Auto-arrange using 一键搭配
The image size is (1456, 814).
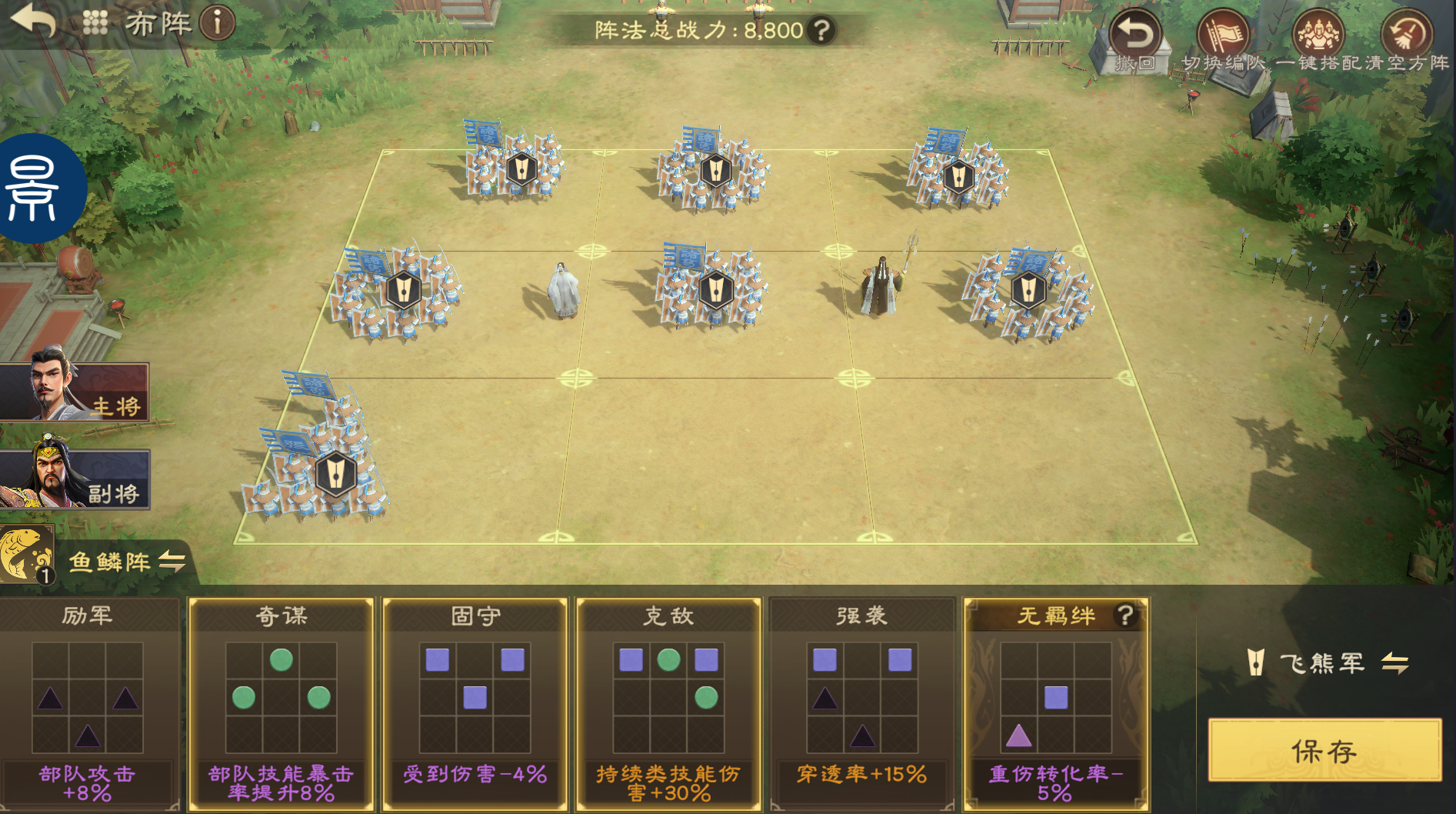tap(1319, 40)
